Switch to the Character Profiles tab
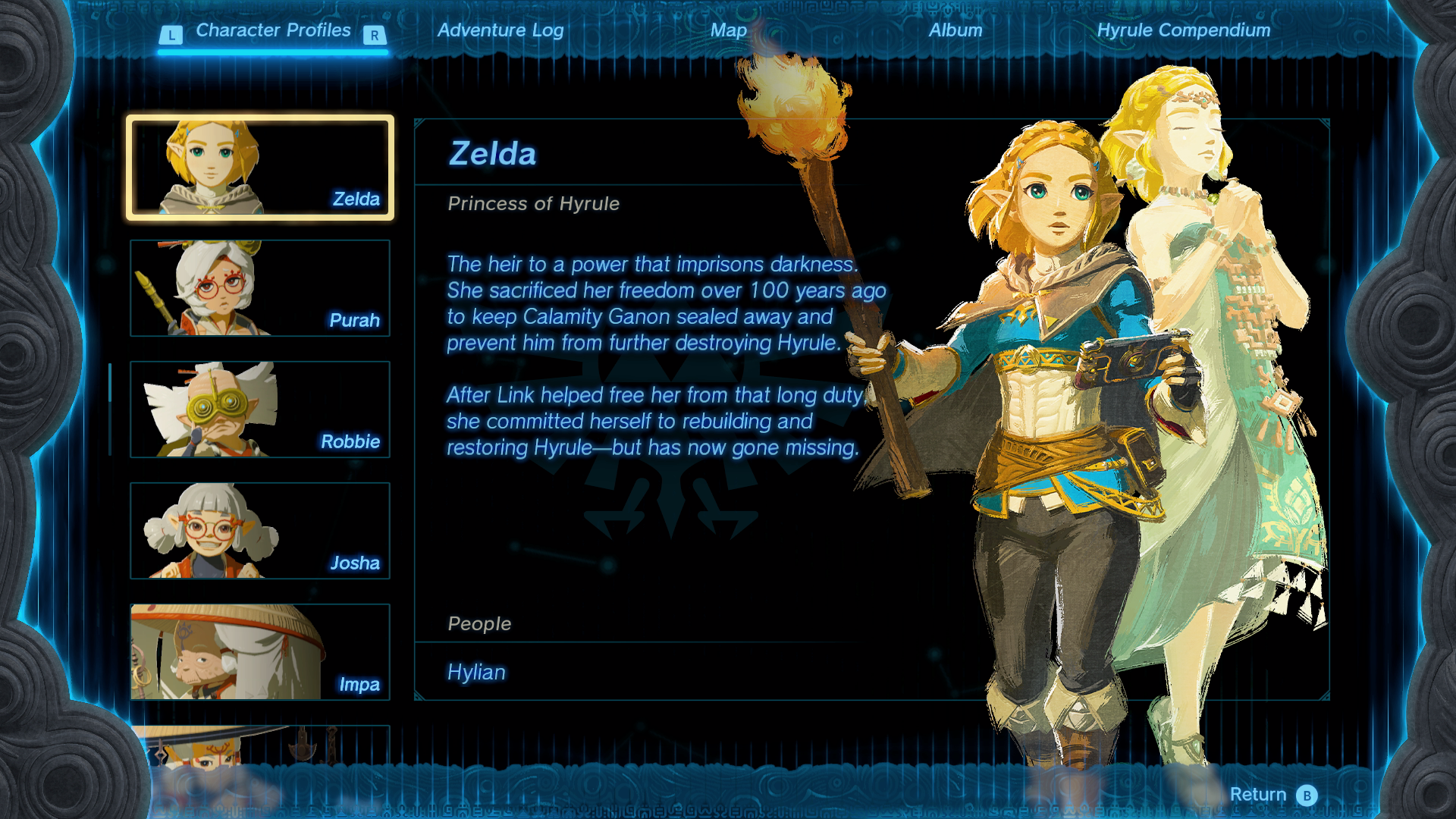The image size is (1456, 819). [273, 30]
